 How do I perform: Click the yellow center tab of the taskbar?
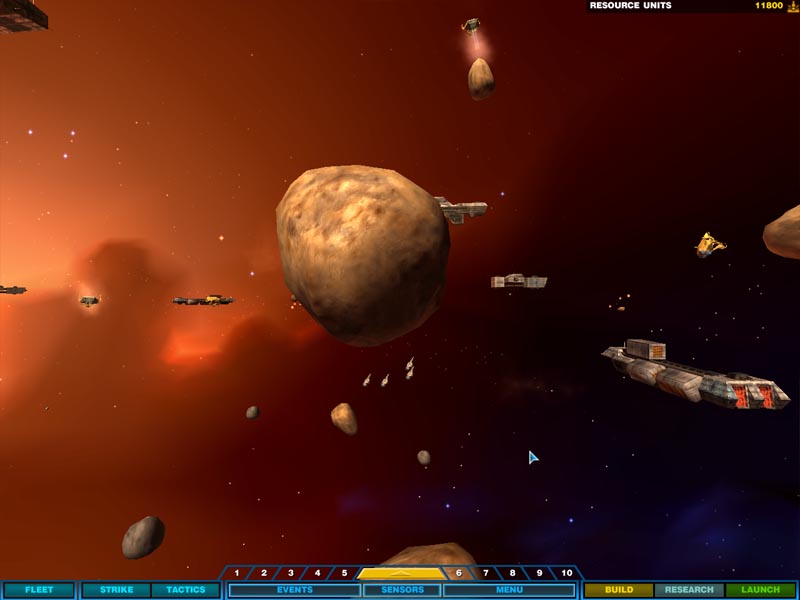[x=401, y=573]
